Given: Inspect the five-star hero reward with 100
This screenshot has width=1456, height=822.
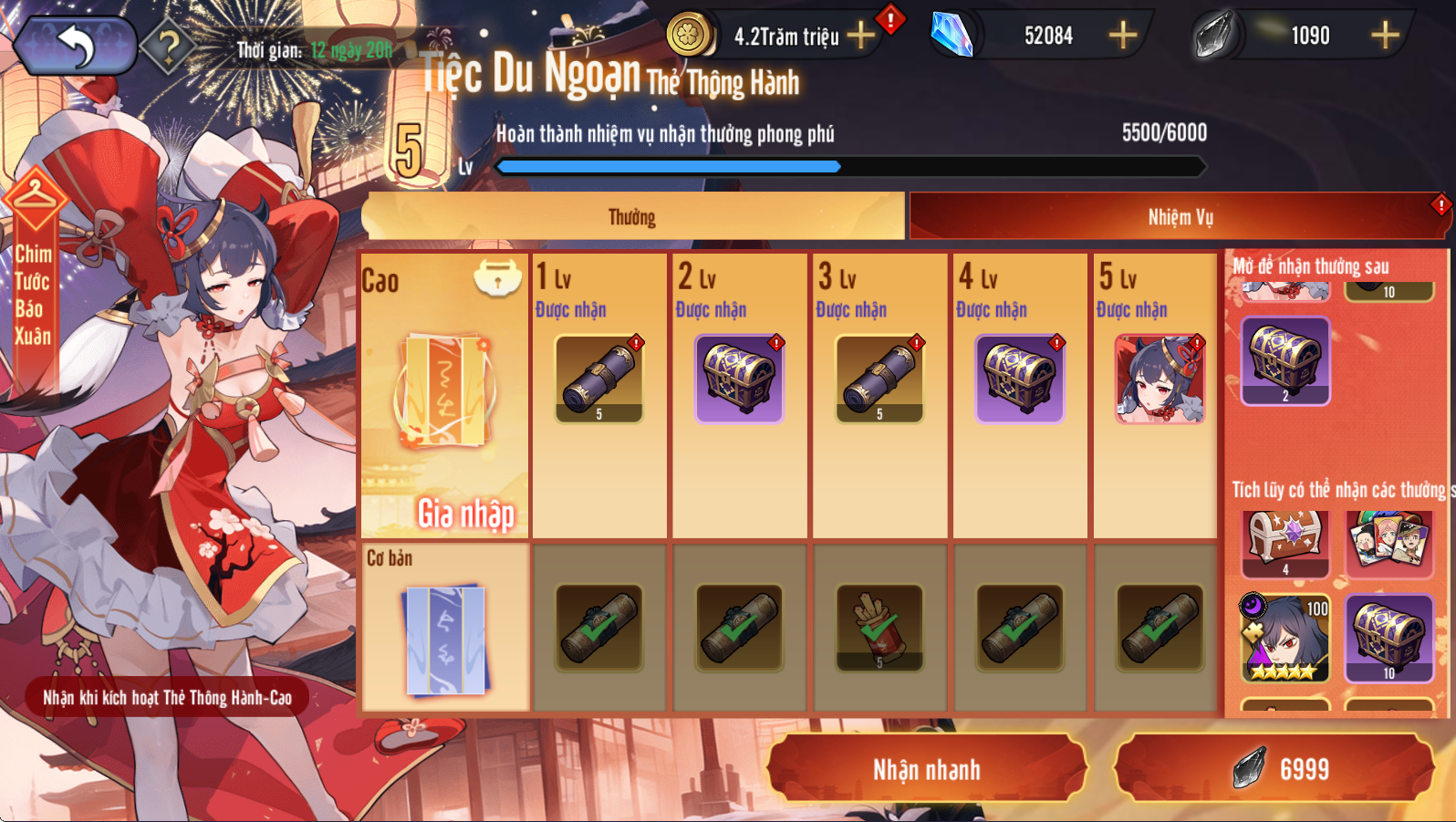Looking at the screenshot, I should 1284,639.
